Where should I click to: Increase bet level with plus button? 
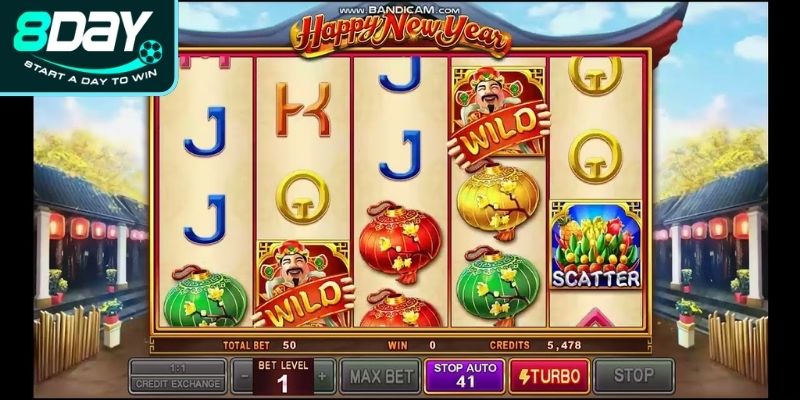tap(322, 376)
